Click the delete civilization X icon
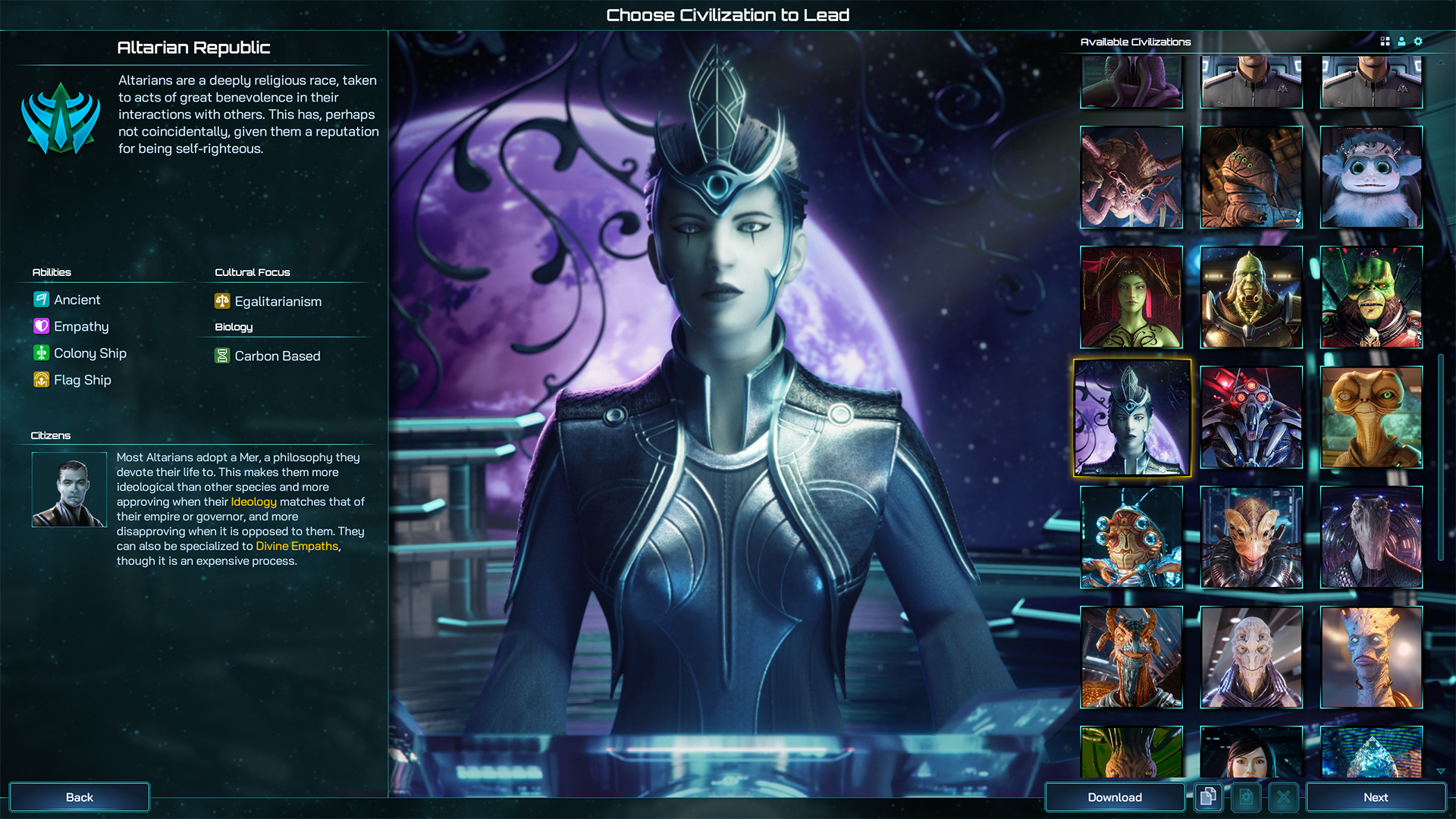 click(1284, 797)
